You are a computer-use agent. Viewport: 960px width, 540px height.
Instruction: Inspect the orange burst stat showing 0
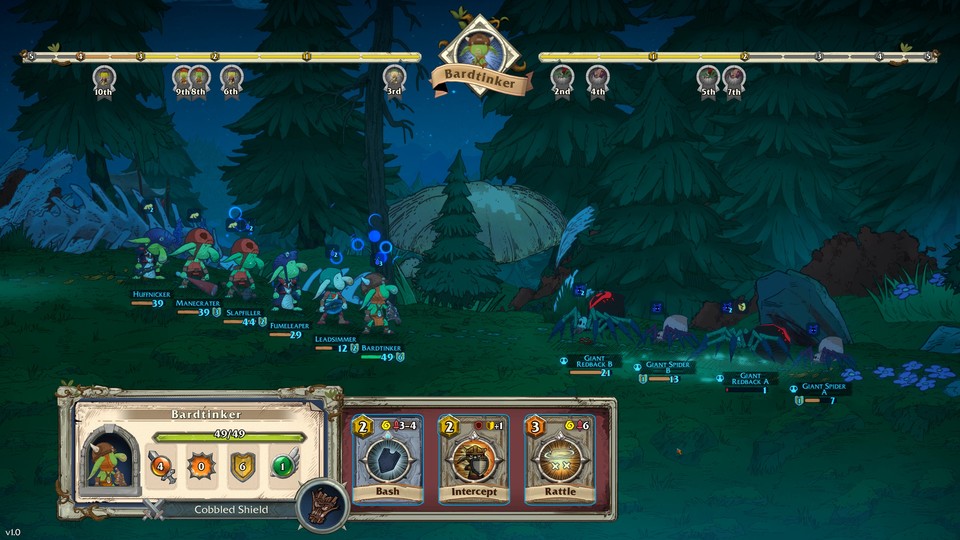click(202, 466)
